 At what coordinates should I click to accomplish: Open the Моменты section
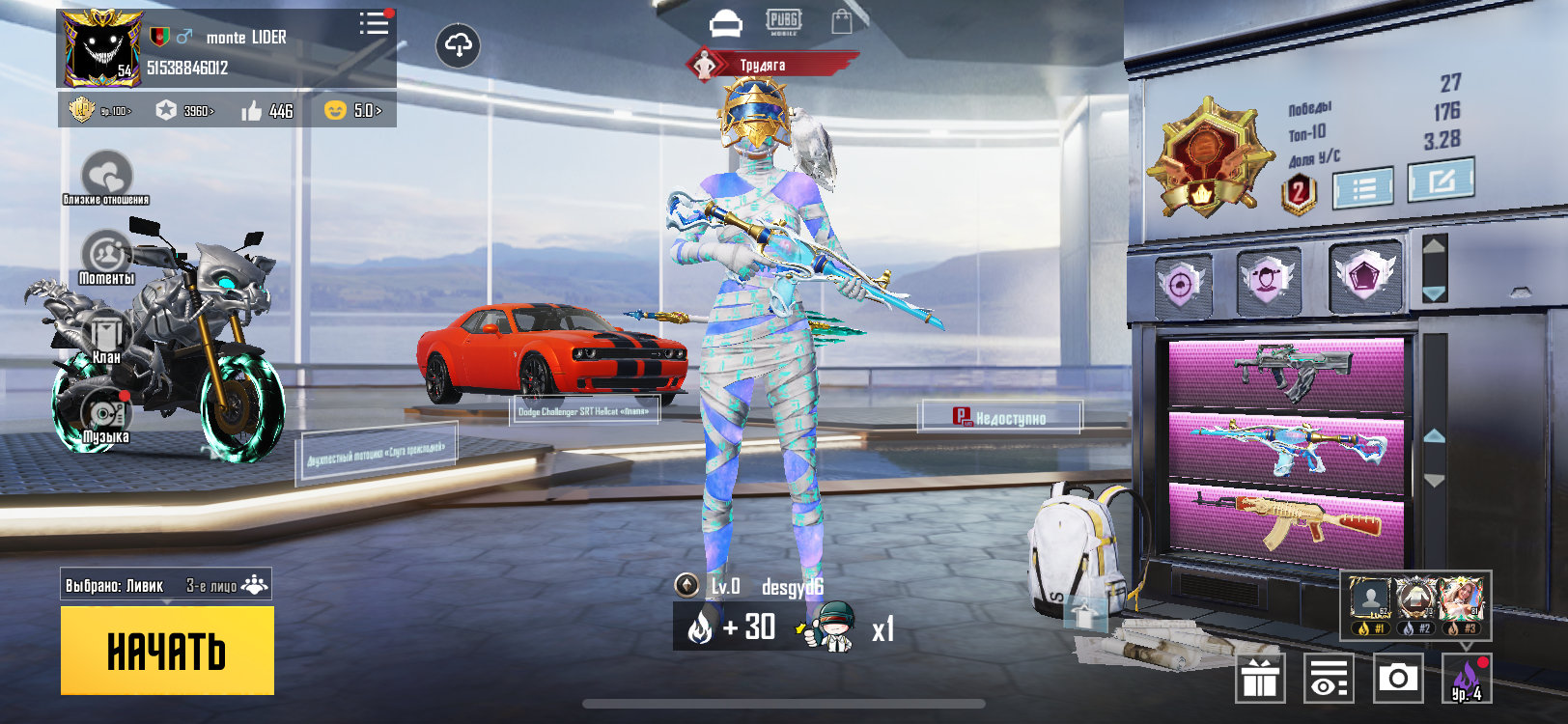tap(106, 257)
